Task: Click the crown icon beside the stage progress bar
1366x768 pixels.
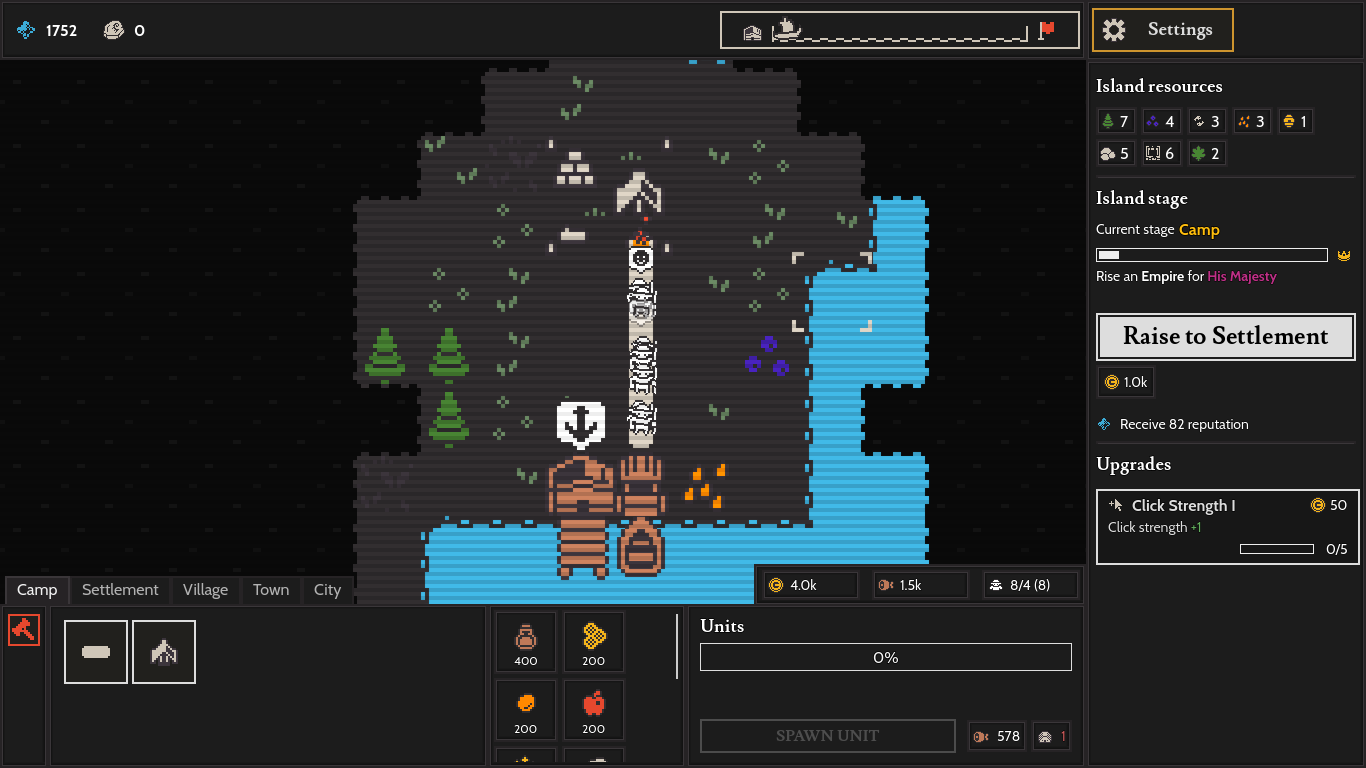Action: pos(1343,255)
